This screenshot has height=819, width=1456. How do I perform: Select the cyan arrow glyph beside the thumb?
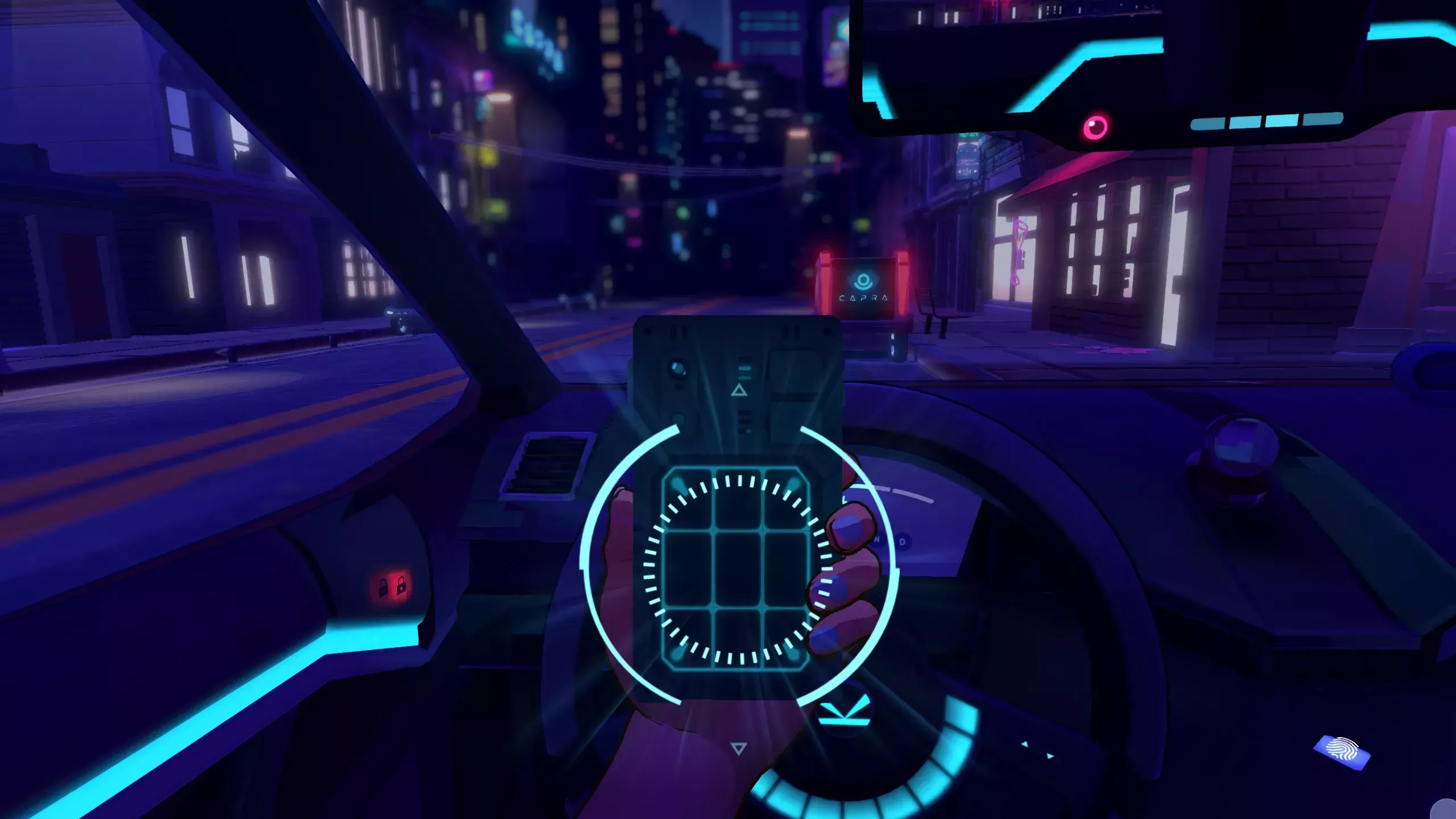click(x=846, y=713)
